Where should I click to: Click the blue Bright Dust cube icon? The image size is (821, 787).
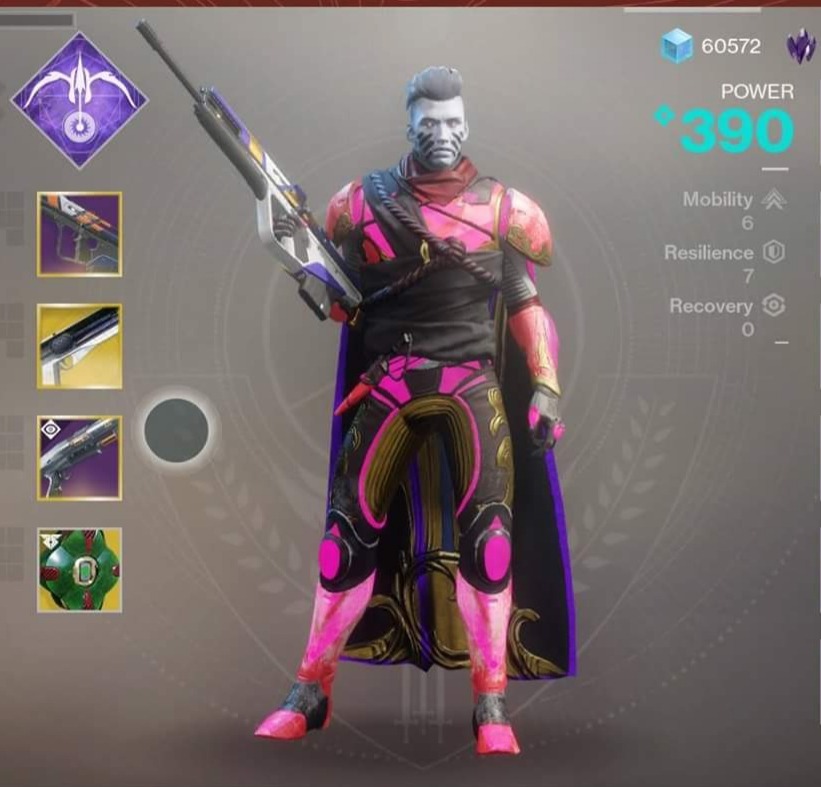click(677, 46)
